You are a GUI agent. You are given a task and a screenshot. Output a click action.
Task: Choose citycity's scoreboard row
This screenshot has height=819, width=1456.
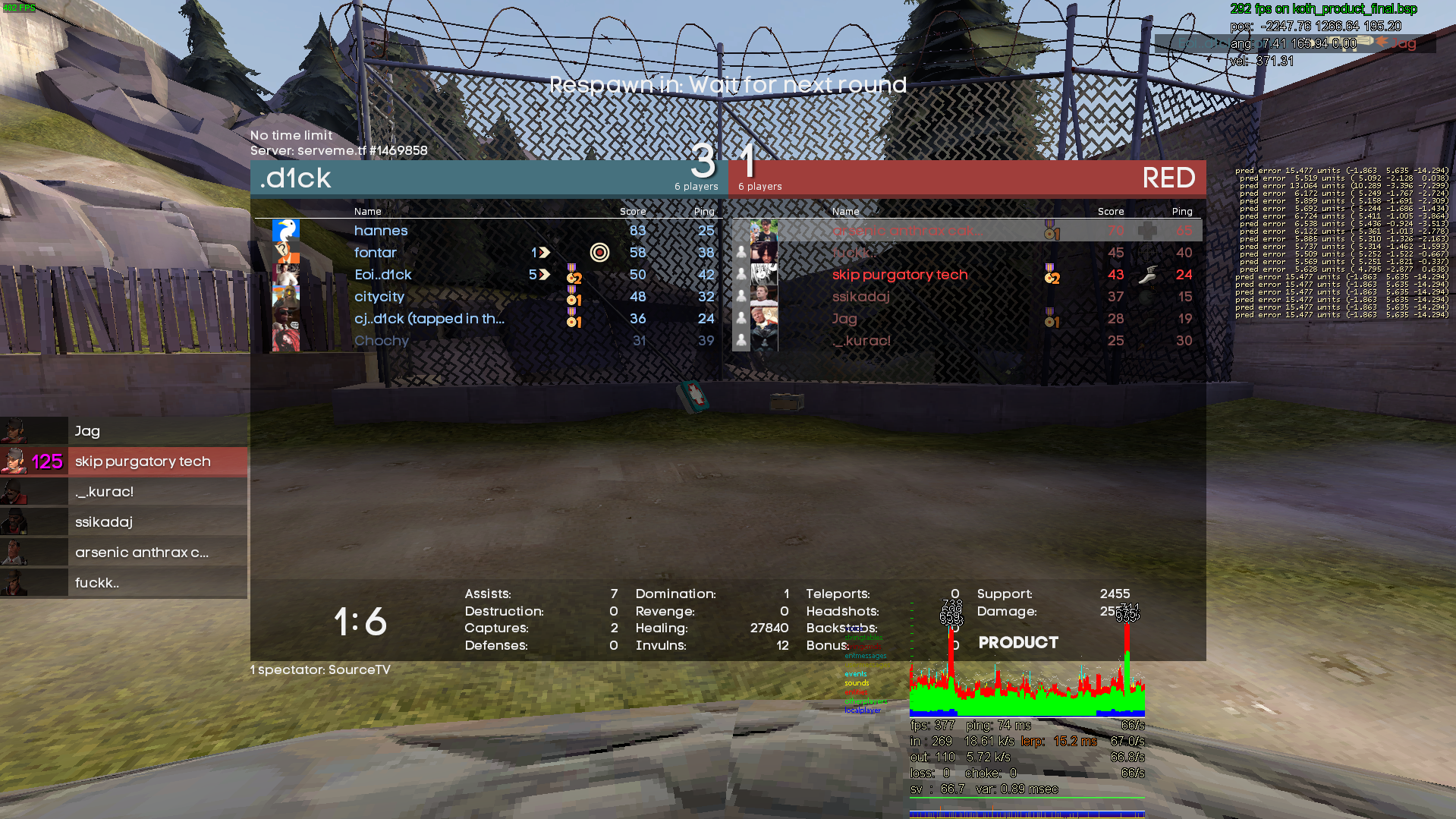pyautogui.click(x=379, y=297)
